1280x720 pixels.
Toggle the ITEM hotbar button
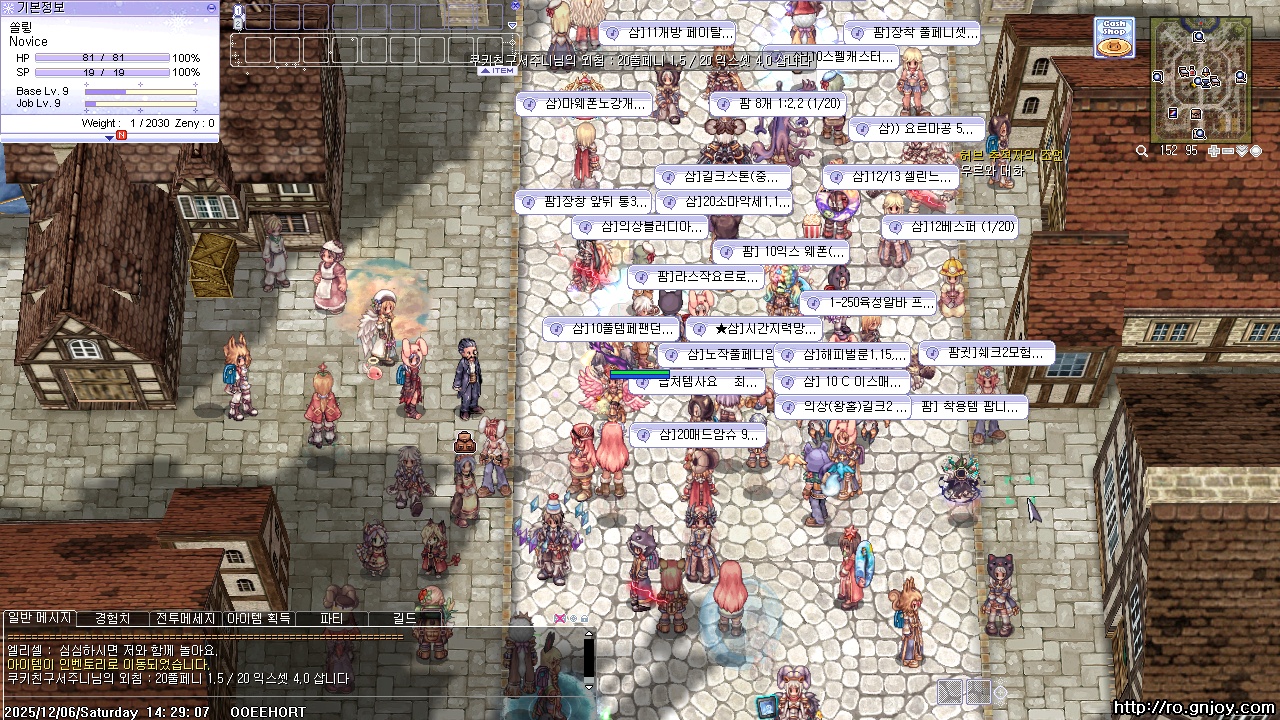click(x=500, y=70)
